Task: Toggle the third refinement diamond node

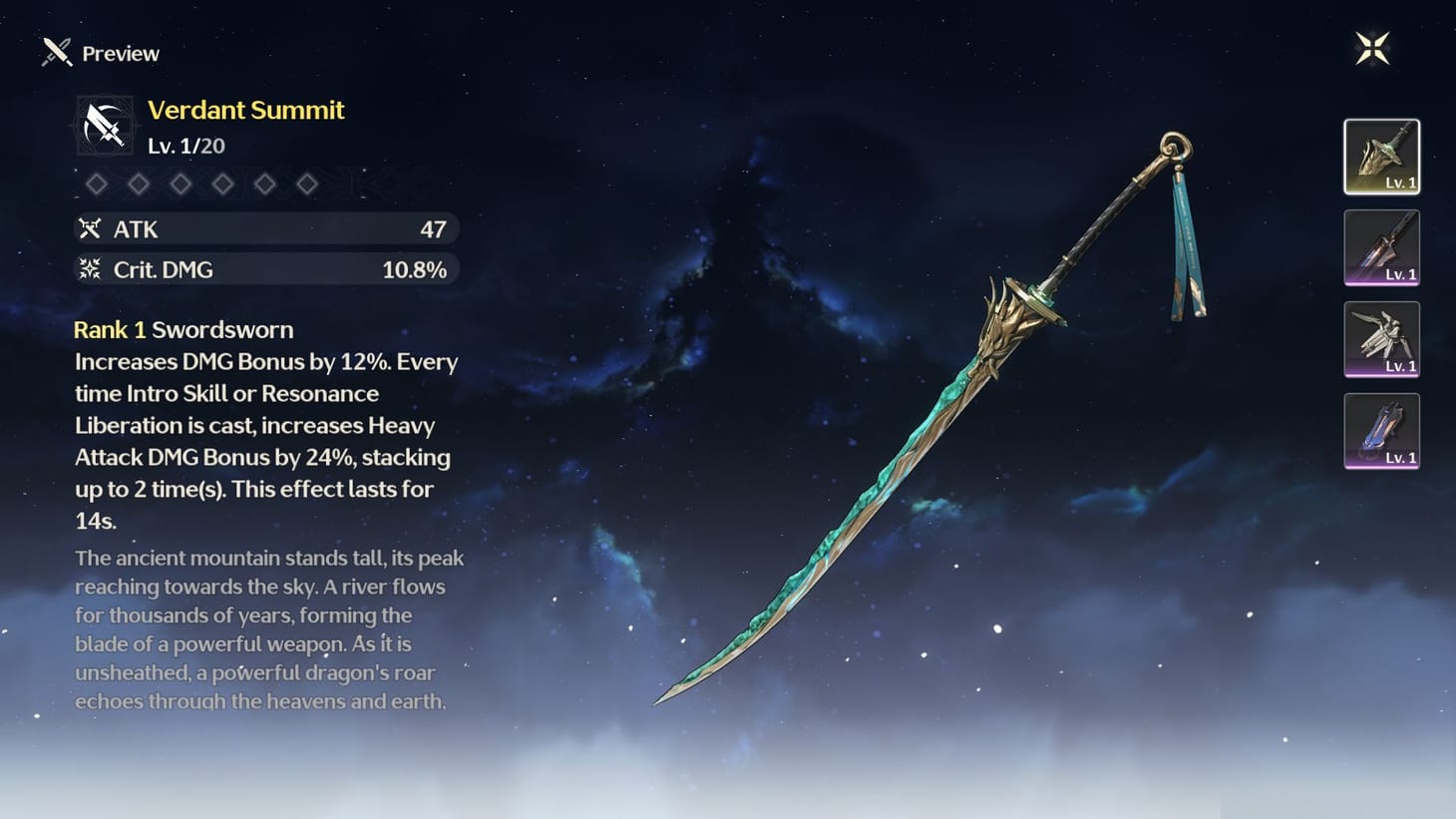Action: (x=181, y=184)
